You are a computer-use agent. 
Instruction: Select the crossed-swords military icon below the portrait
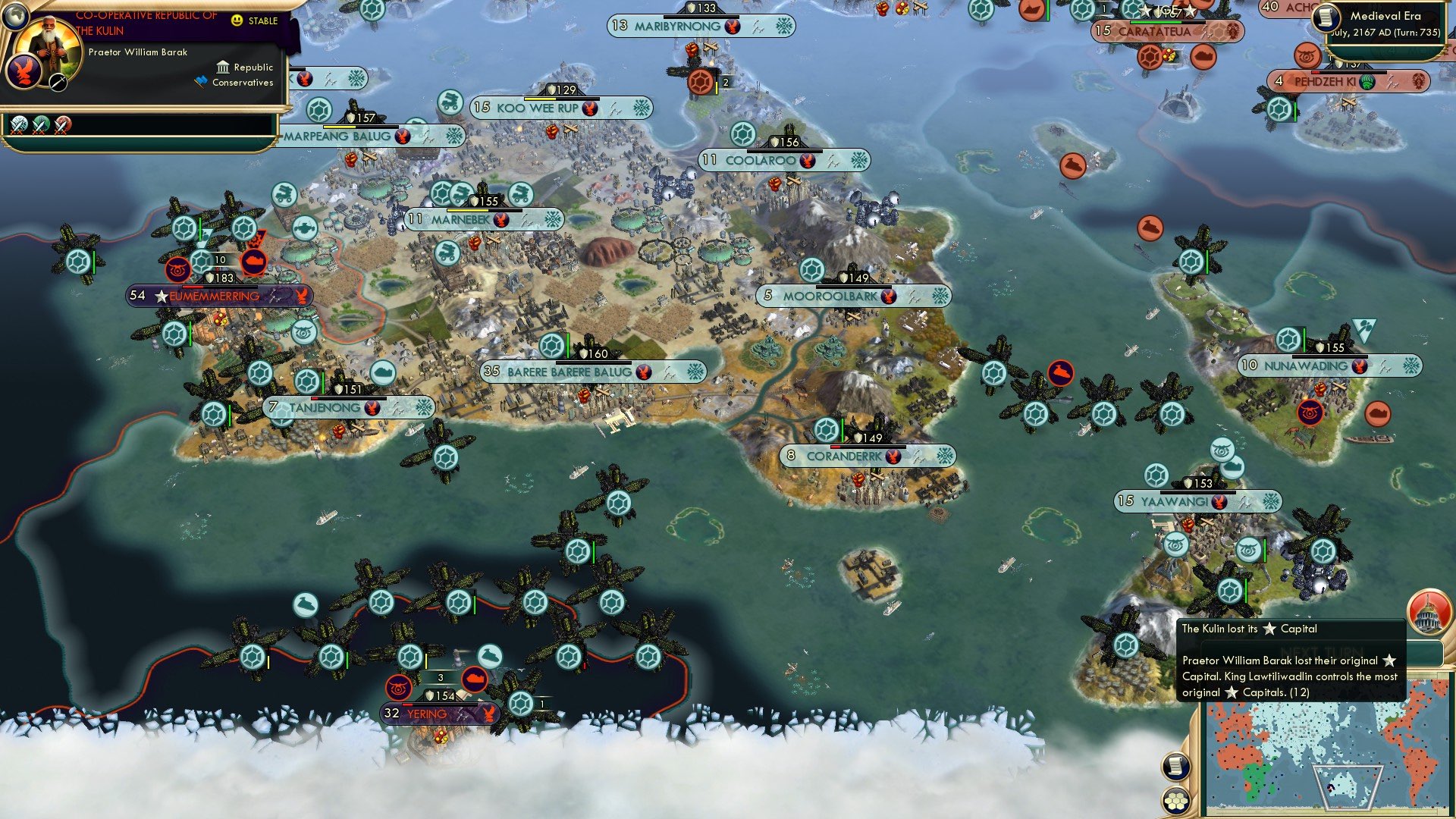pyautogui.click(x=58, y=82)
